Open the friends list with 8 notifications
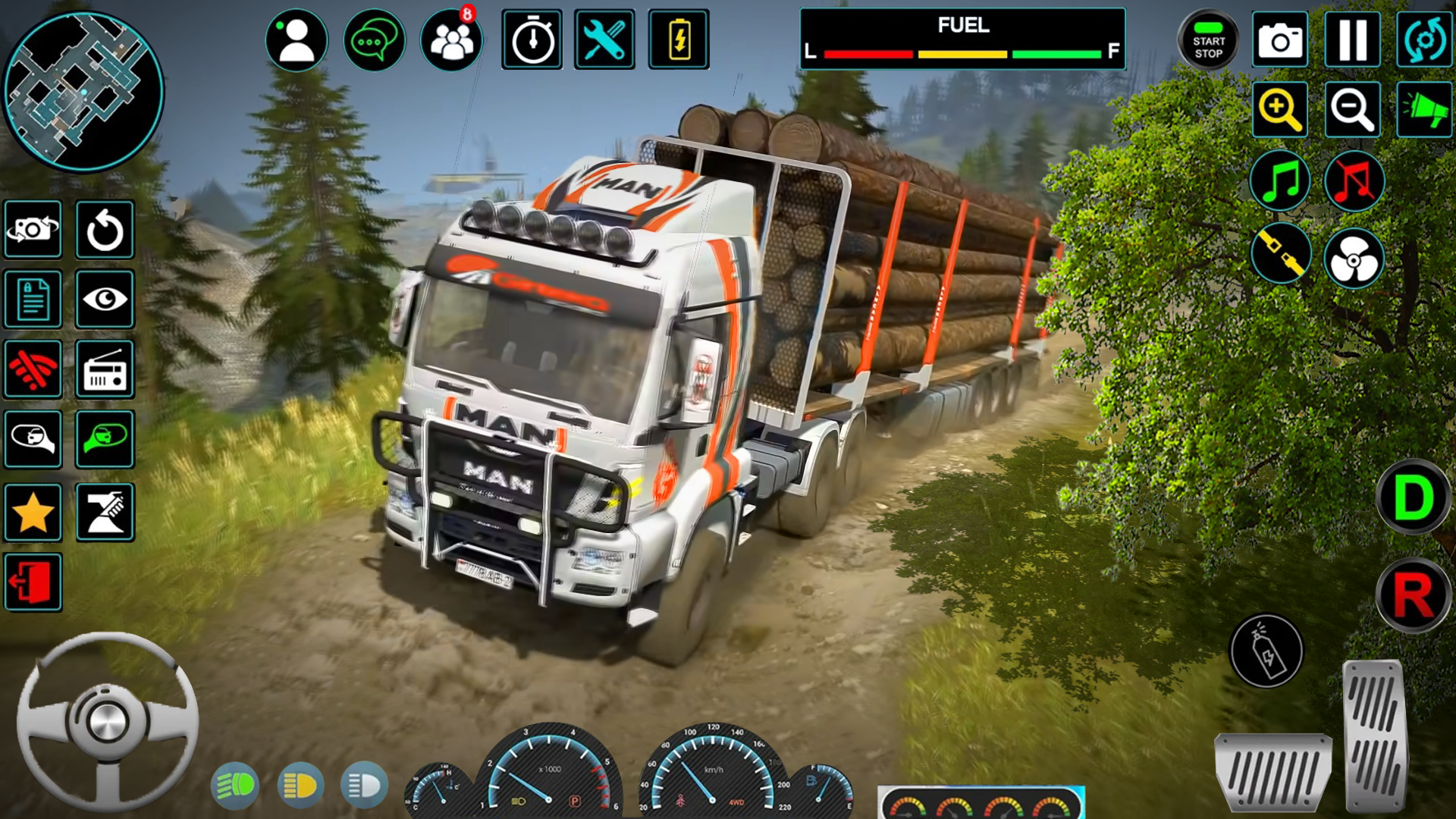1456x819 pixels. tap(450, 39)
